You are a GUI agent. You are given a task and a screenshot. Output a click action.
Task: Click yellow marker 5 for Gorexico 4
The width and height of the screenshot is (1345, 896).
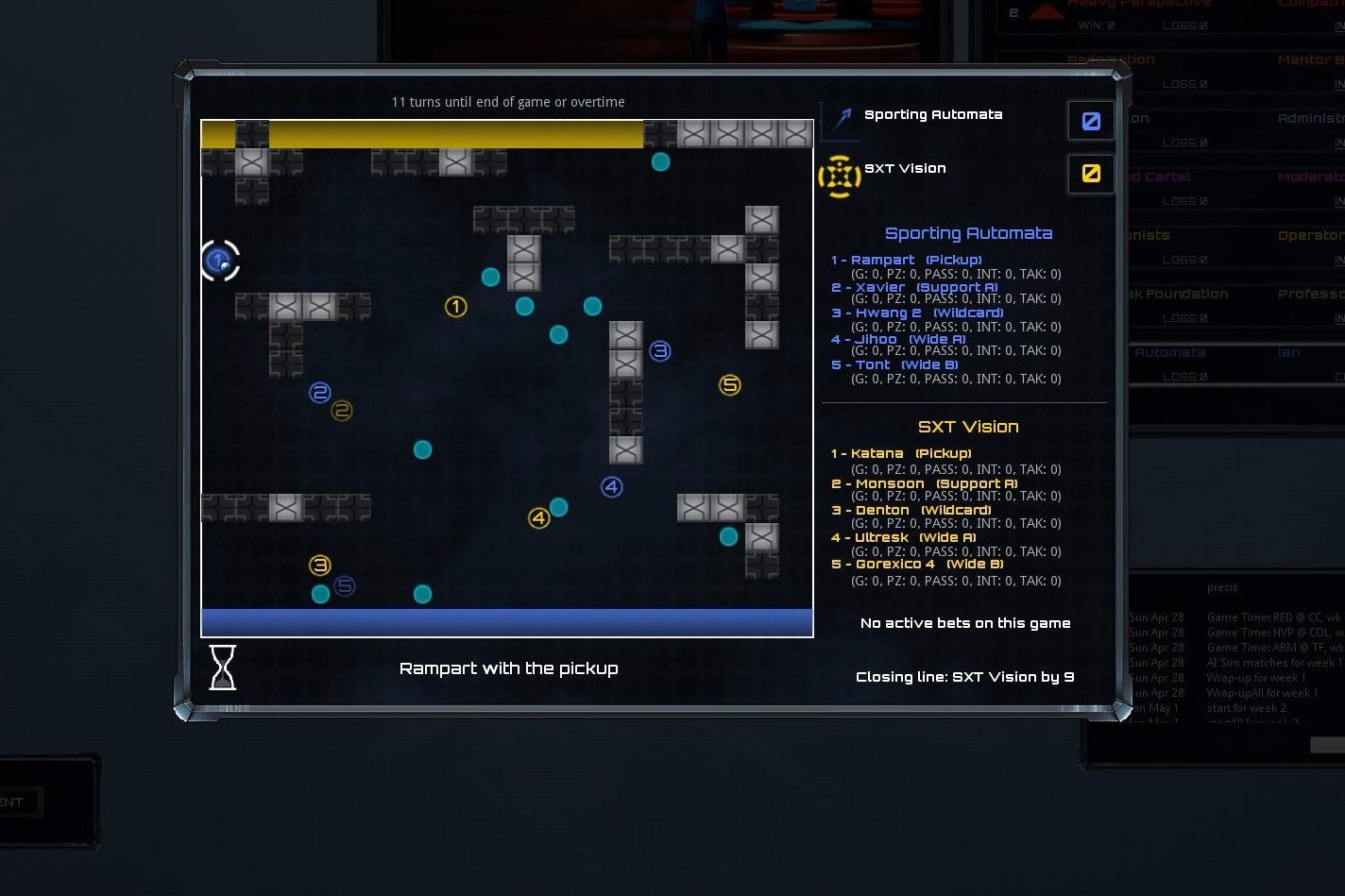tap(729, 385)
